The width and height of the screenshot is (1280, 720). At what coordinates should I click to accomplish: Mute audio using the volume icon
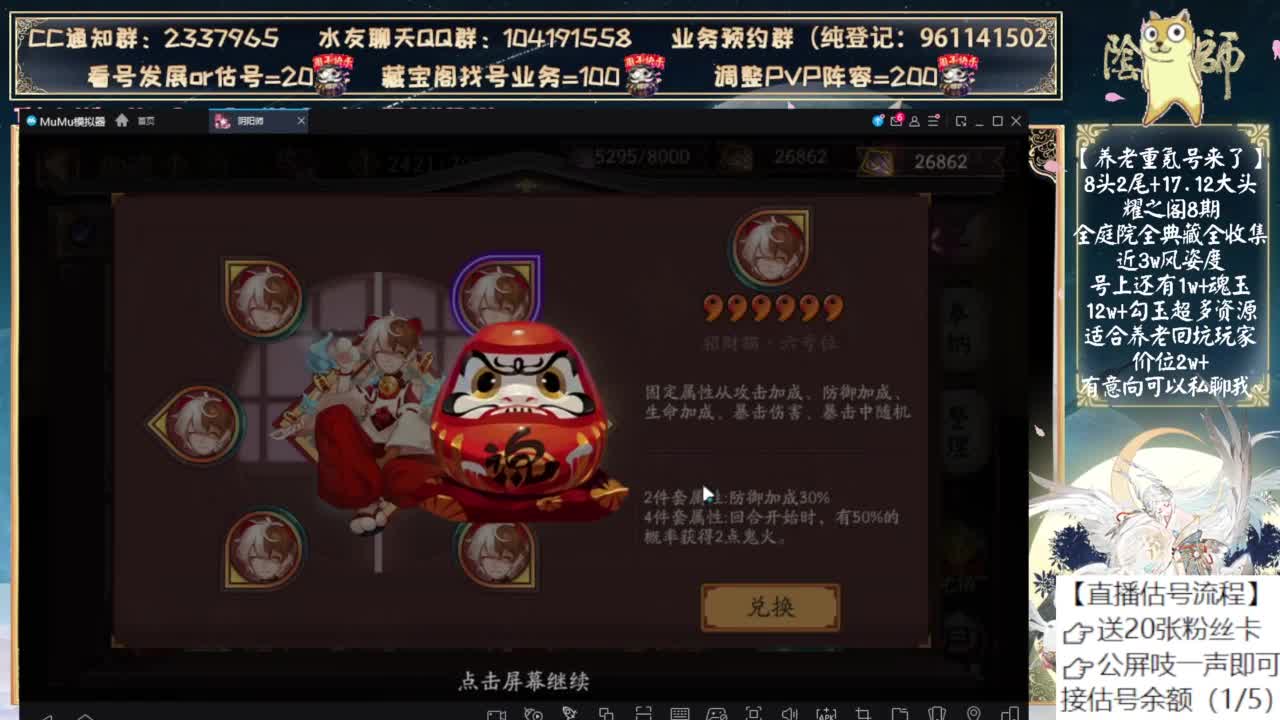(791, 712)
